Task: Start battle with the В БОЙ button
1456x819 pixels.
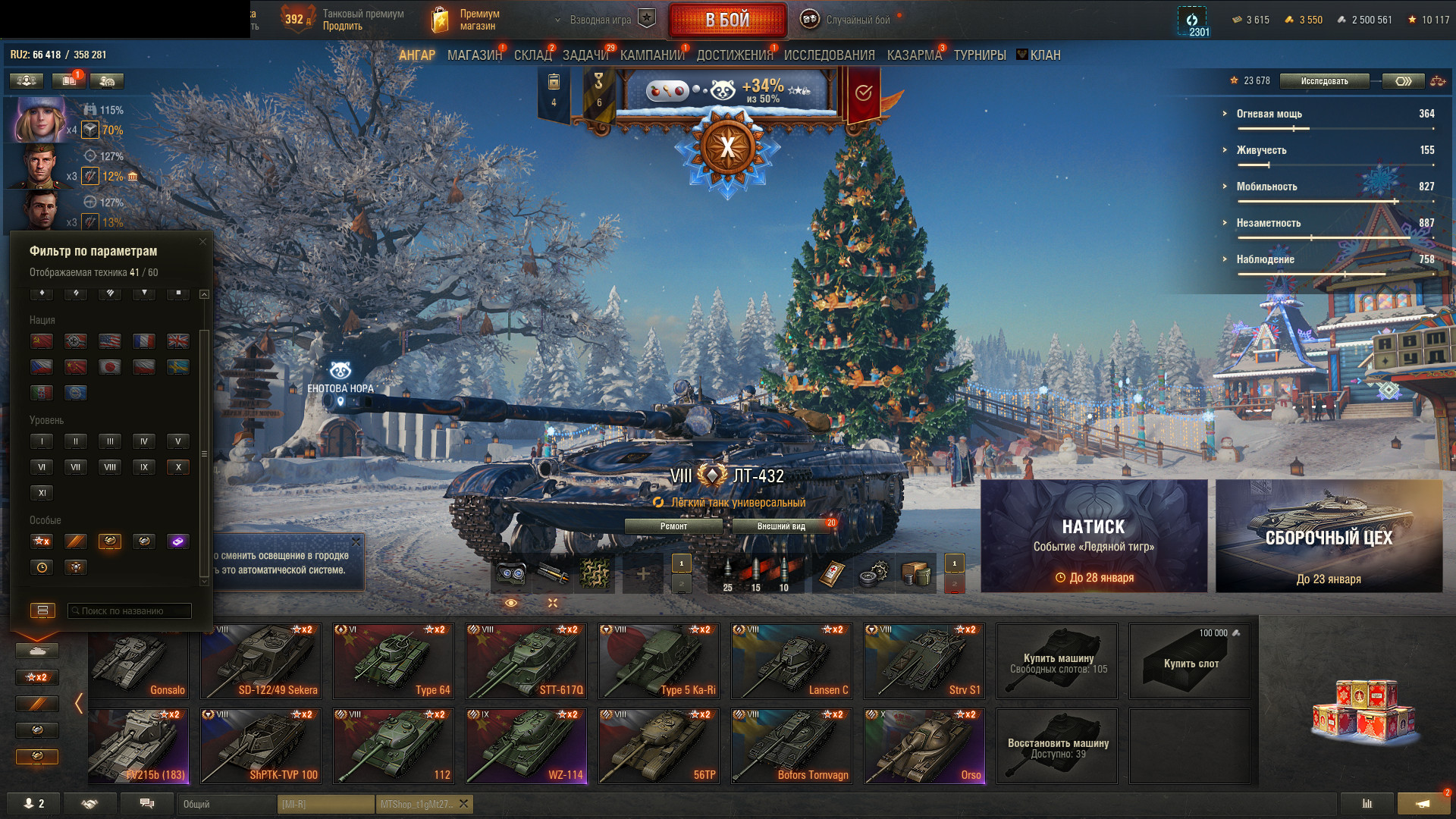Action: (x=727, y=20)
